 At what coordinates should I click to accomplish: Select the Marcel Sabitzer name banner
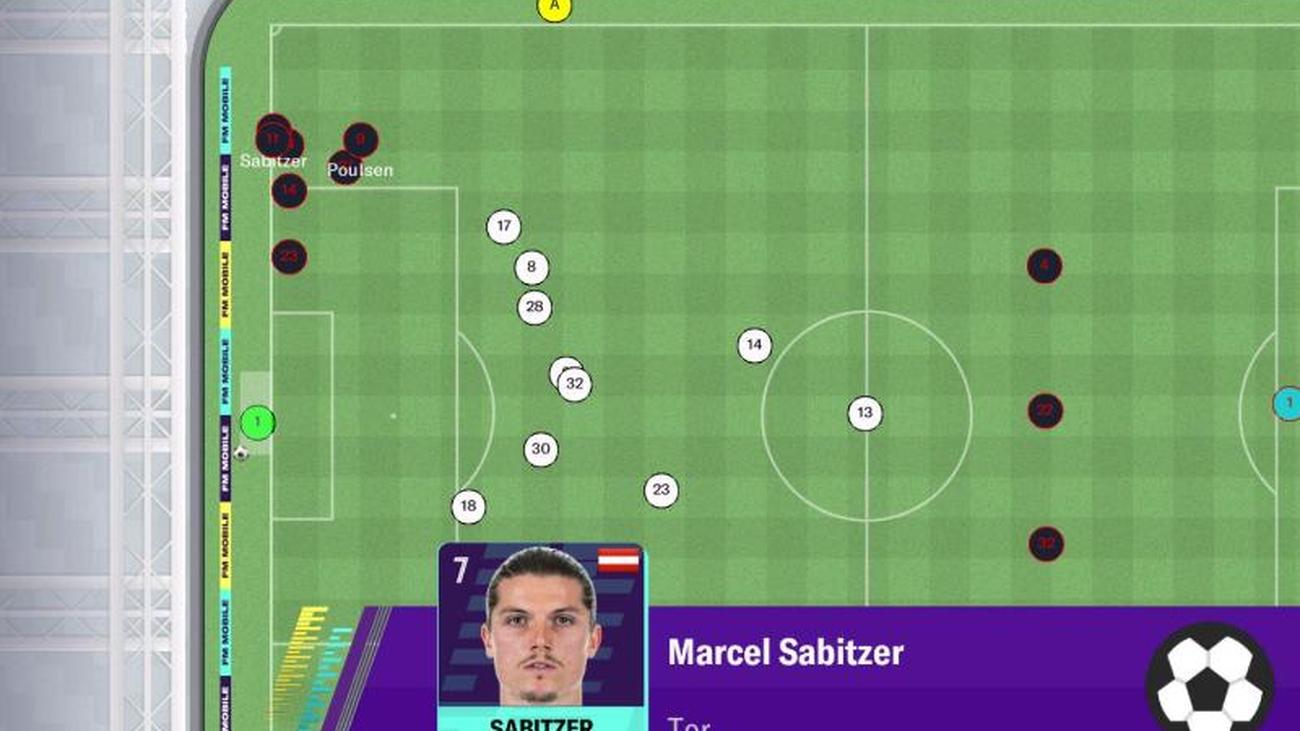coord(785,653)
